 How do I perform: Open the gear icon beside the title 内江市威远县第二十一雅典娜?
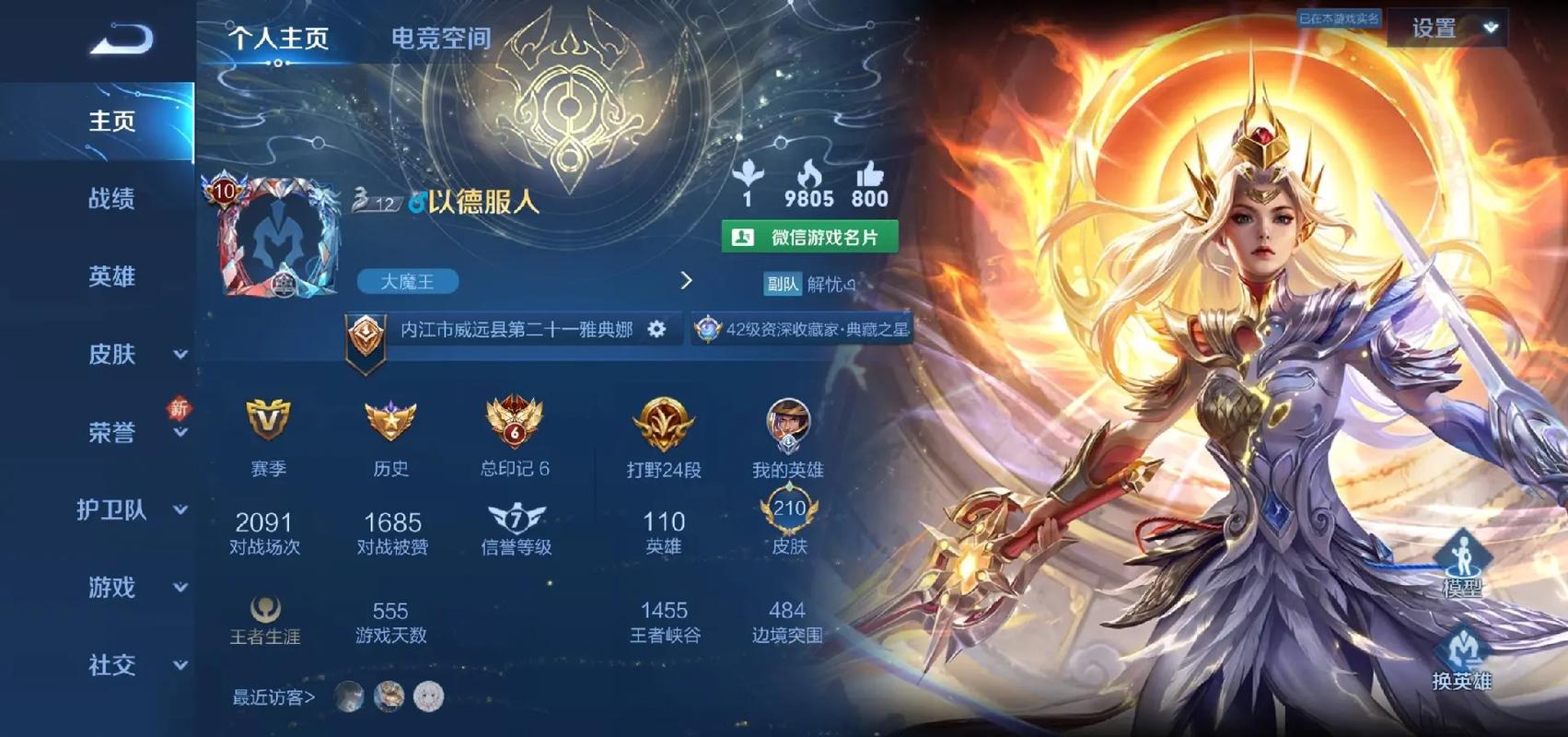pyautogui.click(x=656, y=329)
